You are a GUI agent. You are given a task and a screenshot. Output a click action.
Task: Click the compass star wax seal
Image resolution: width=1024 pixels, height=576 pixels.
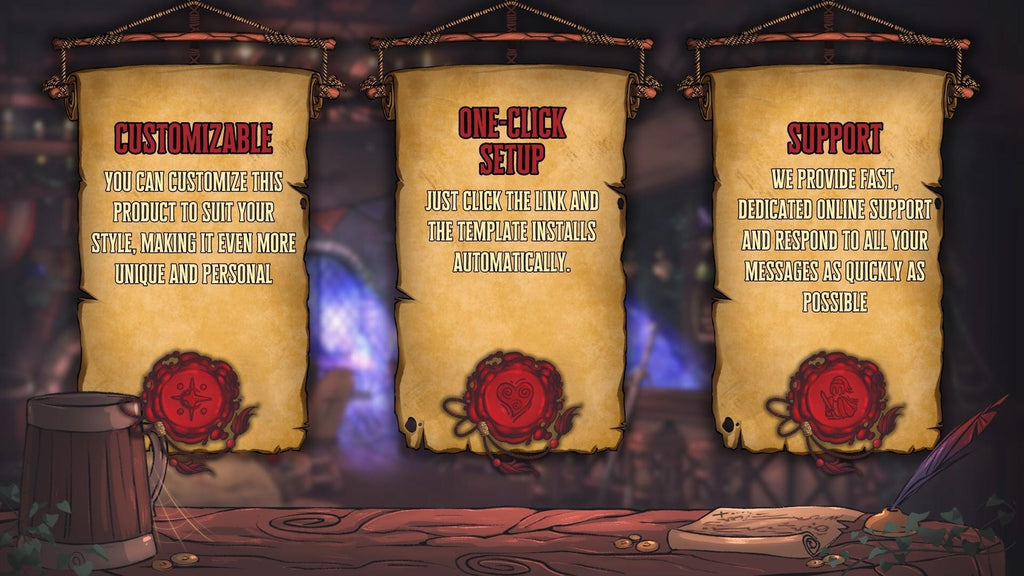pyautogui.click(x=190, y=398)
